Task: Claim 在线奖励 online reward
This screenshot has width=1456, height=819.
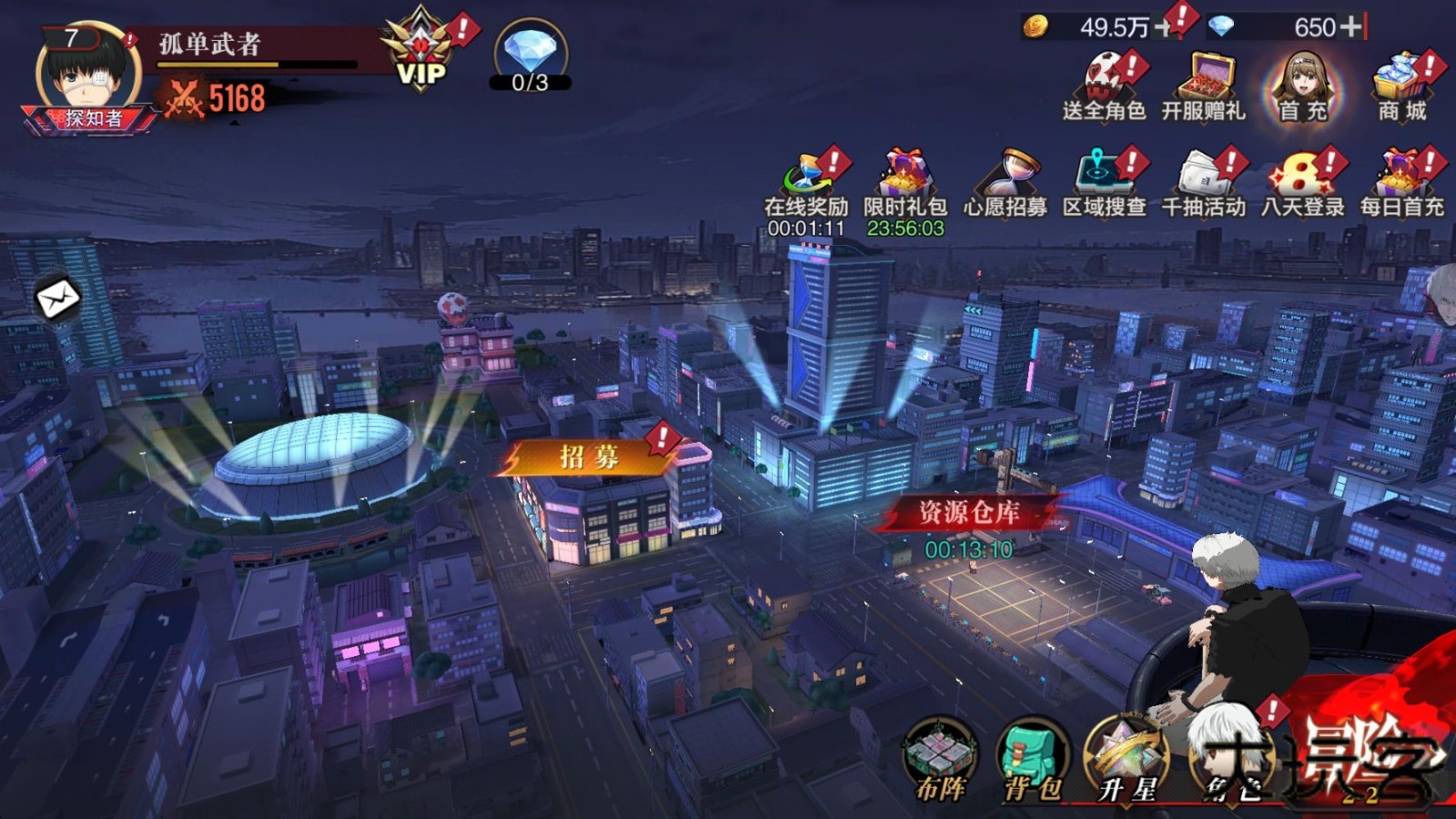Action: [x=805, y=187]
